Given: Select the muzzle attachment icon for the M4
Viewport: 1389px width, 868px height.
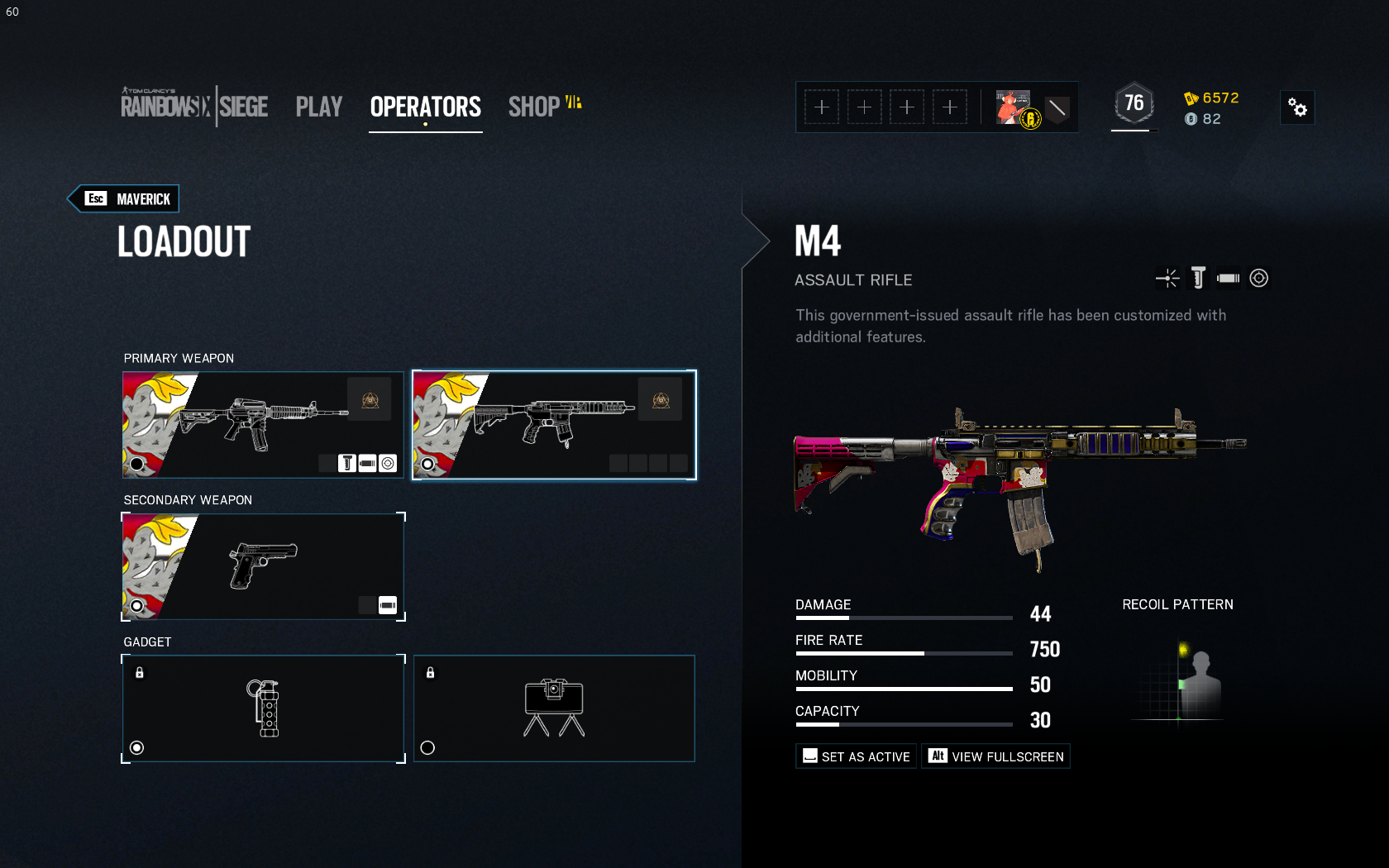Looking at the screenshot, I should (1167, 279).
